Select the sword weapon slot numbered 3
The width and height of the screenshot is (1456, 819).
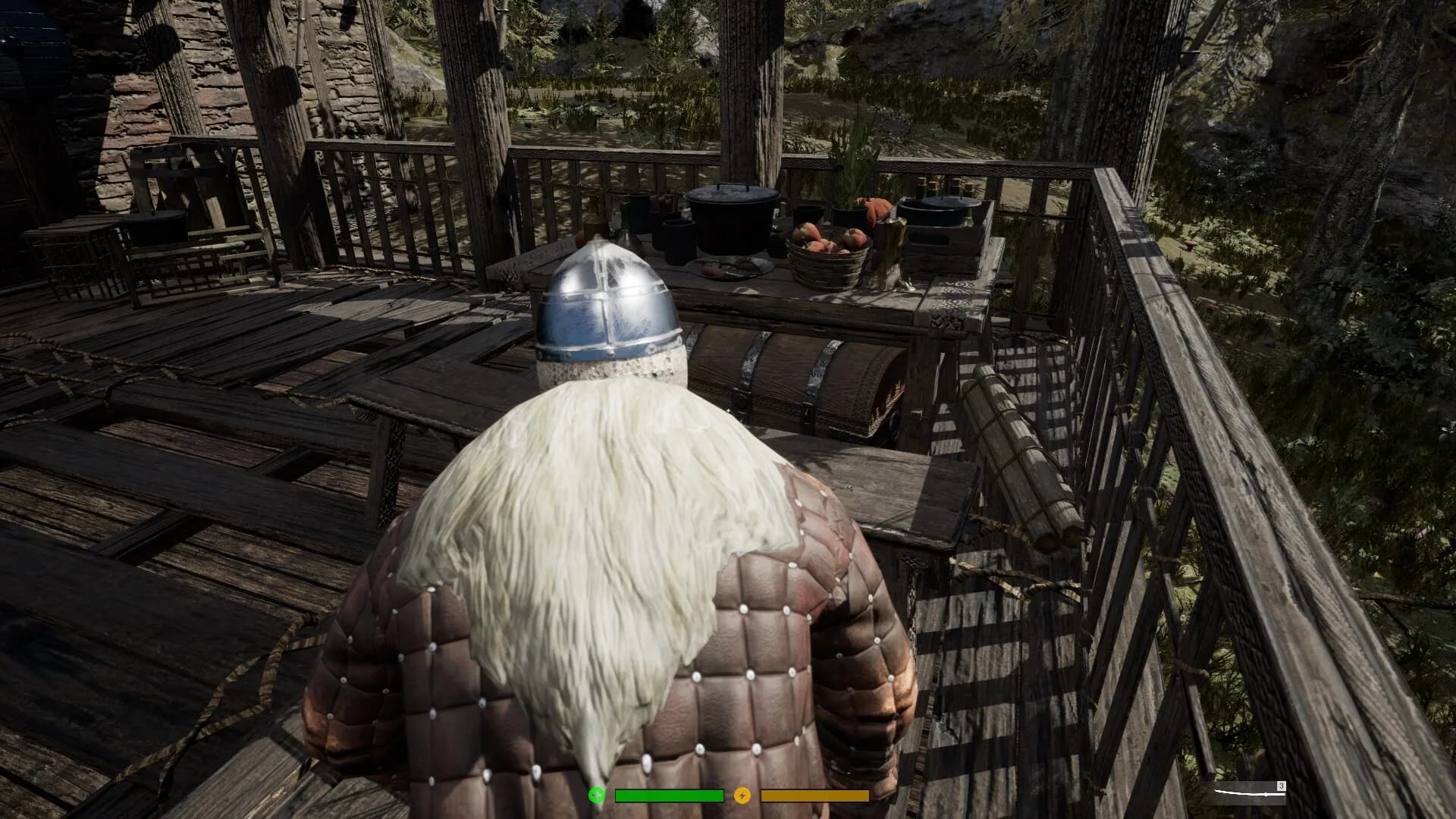[x=1248, y=793]
